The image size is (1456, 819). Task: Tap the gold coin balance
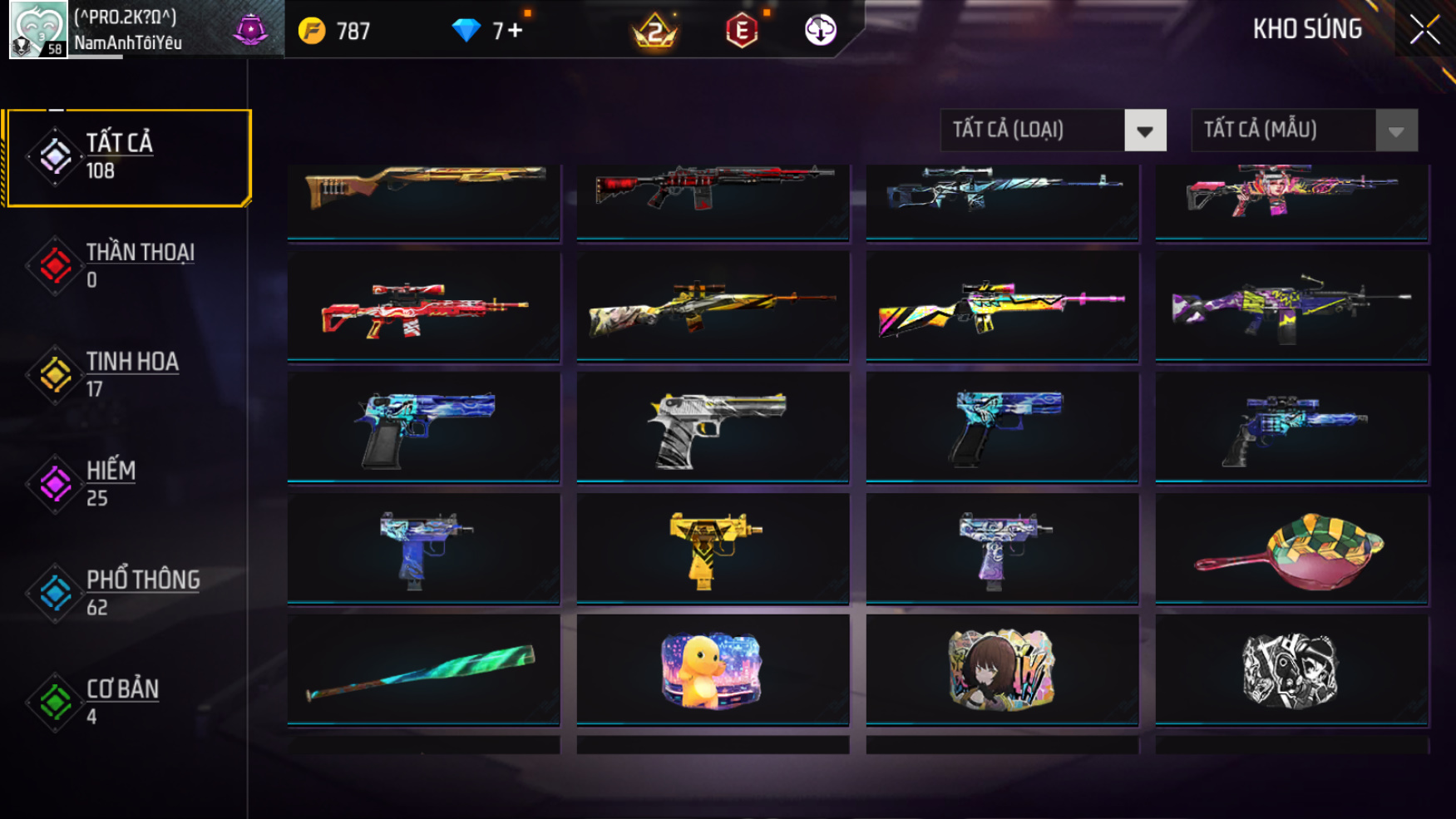click(x=334, y=31)
